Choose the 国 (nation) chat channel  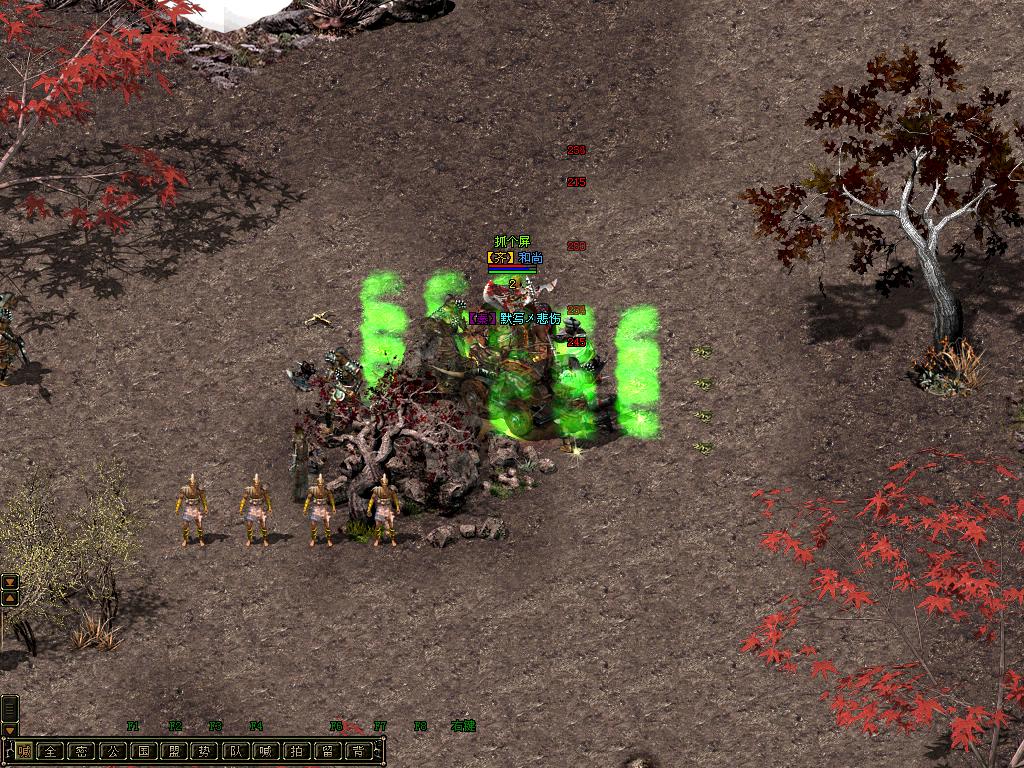coord(144,751)
